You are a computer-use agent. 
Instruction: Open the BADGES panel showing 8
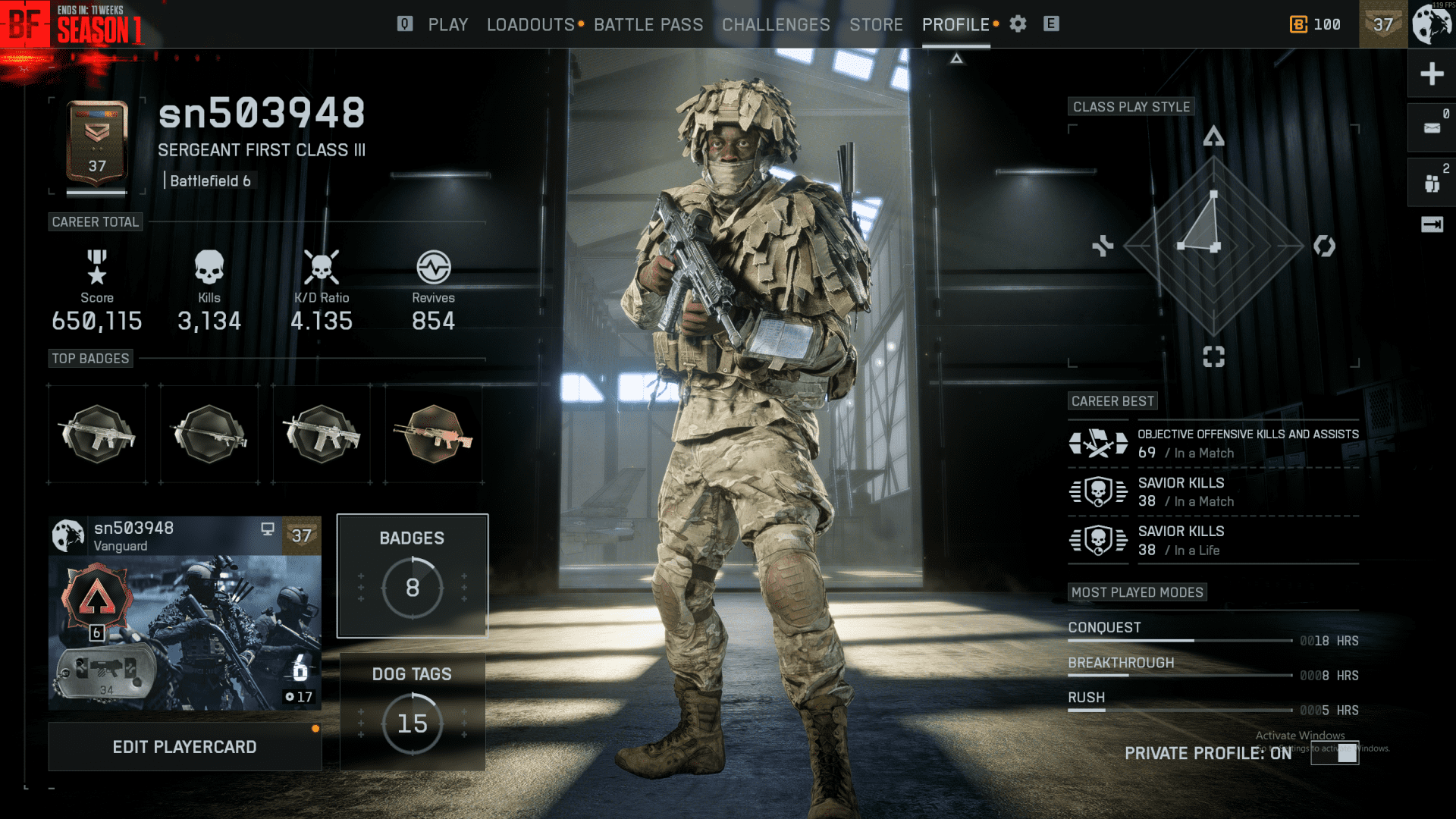click(412, 575)
